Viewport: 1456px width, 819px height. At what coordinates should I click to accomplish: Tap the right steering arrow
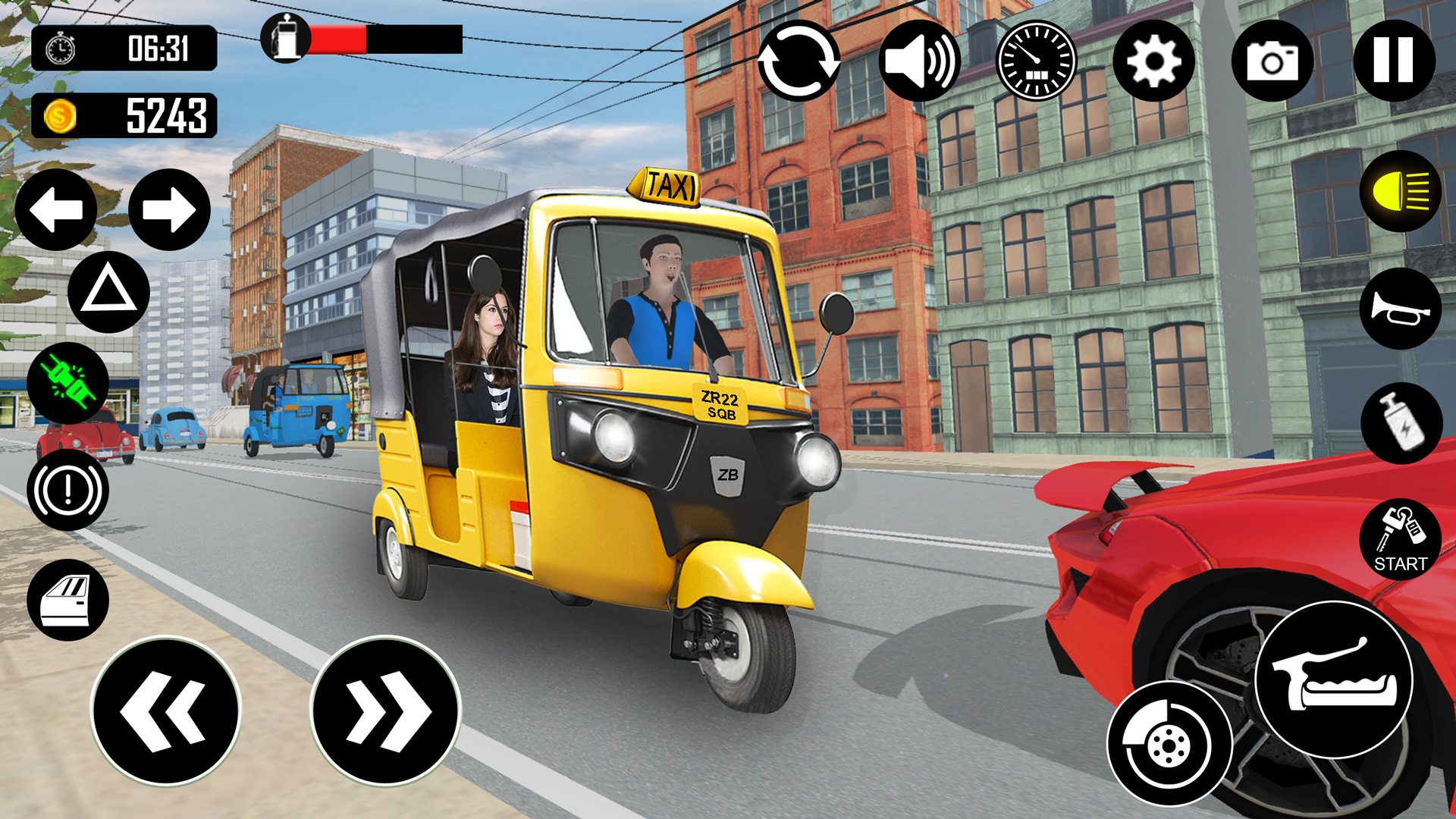point(170,209)
